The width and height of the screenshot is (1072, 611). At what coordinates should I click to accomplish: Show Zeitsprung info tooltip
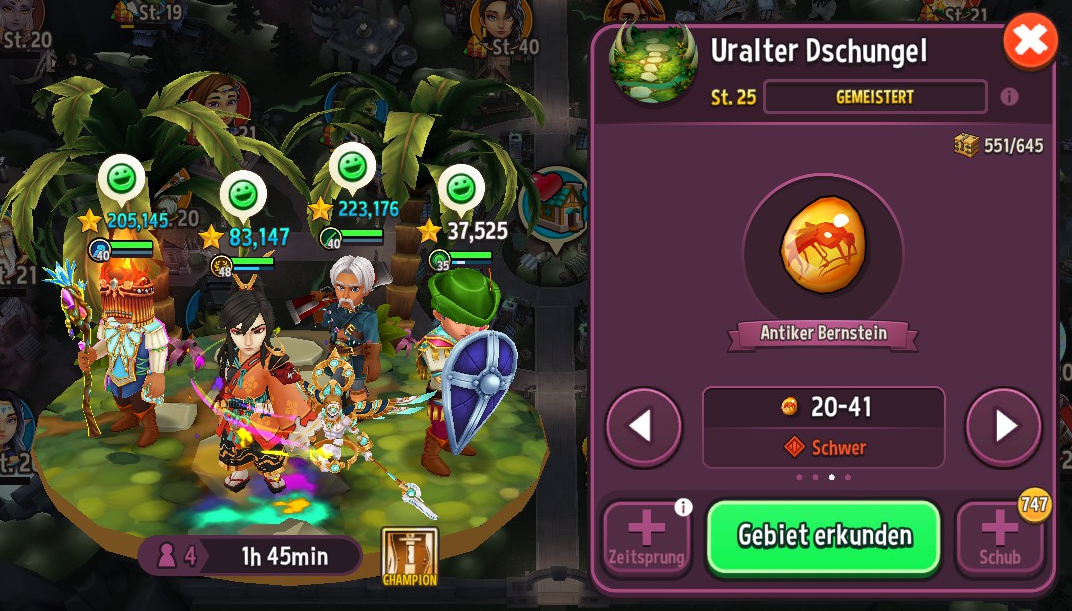coord(683,508)
